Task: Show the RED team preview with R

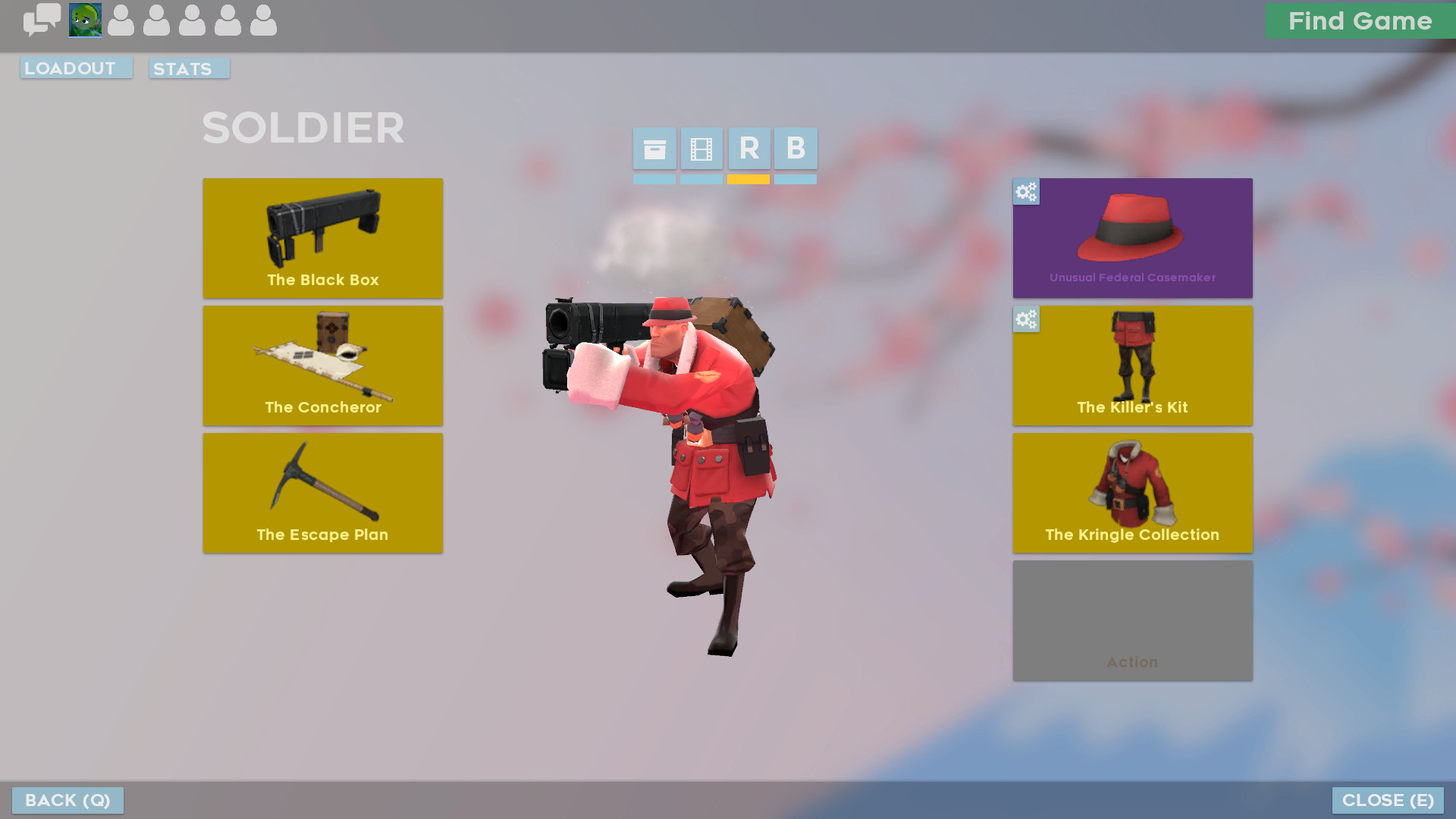Action: coord(748,149)
